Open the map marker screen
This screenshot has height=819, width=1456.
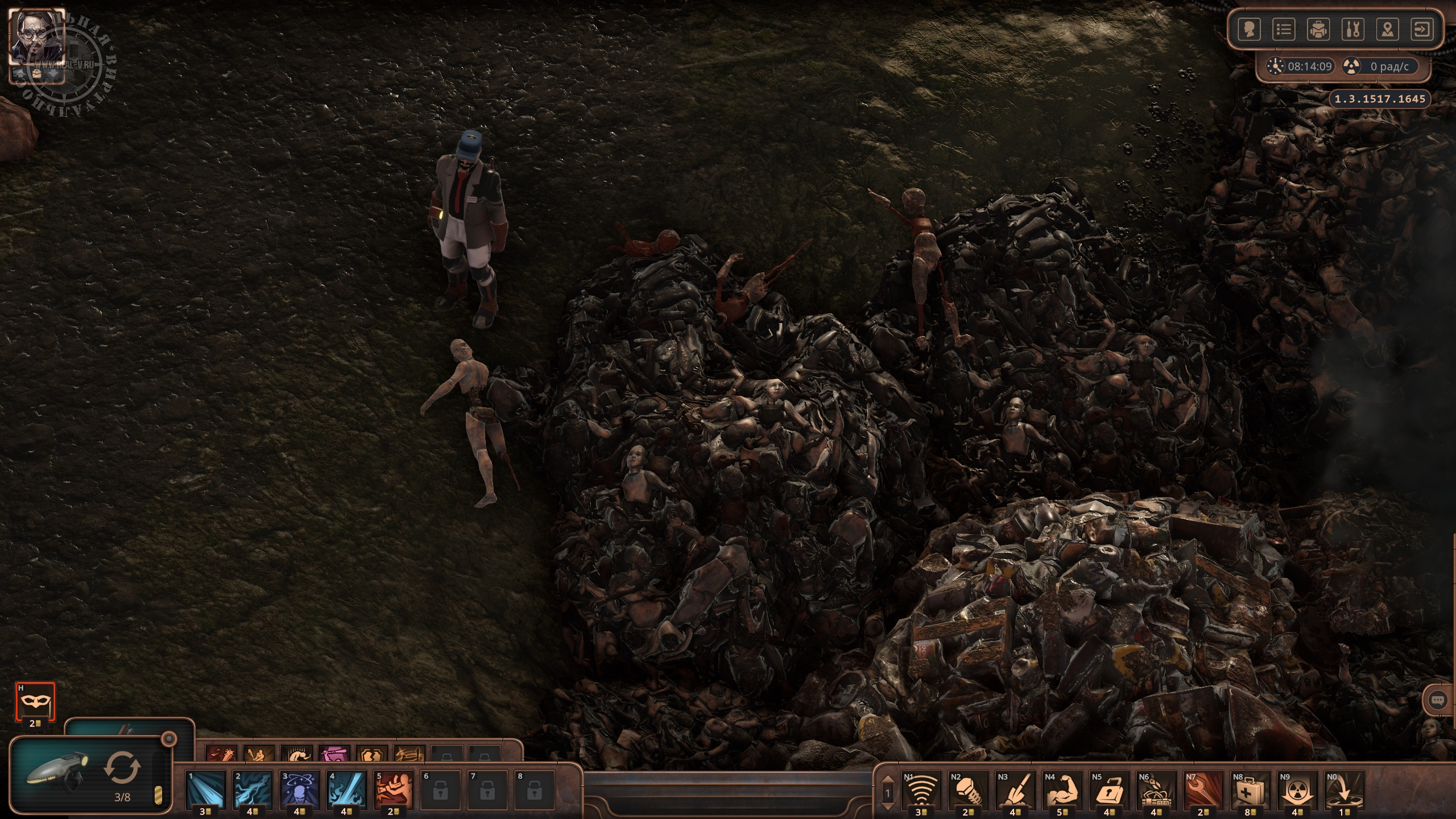pyautogui.click(x=1388, y=30)
